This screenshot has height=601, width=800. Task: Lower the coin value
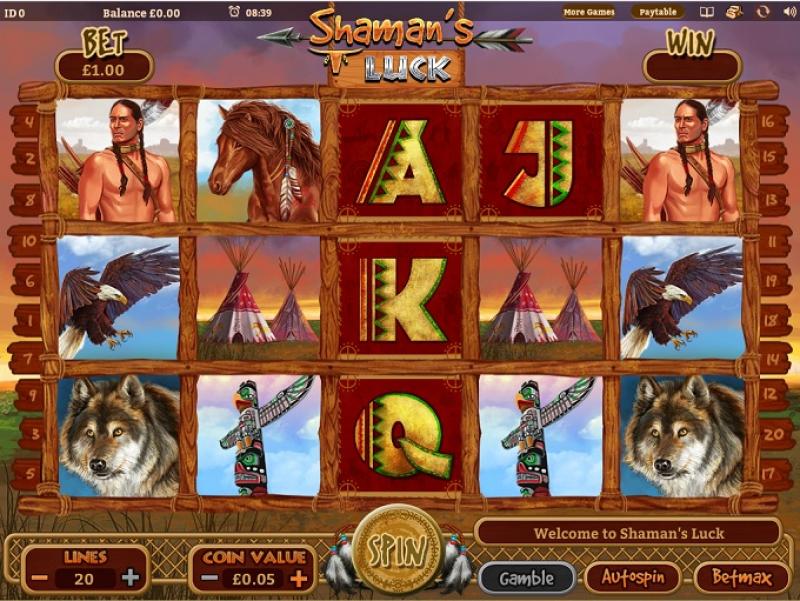[x=207, y=578]
